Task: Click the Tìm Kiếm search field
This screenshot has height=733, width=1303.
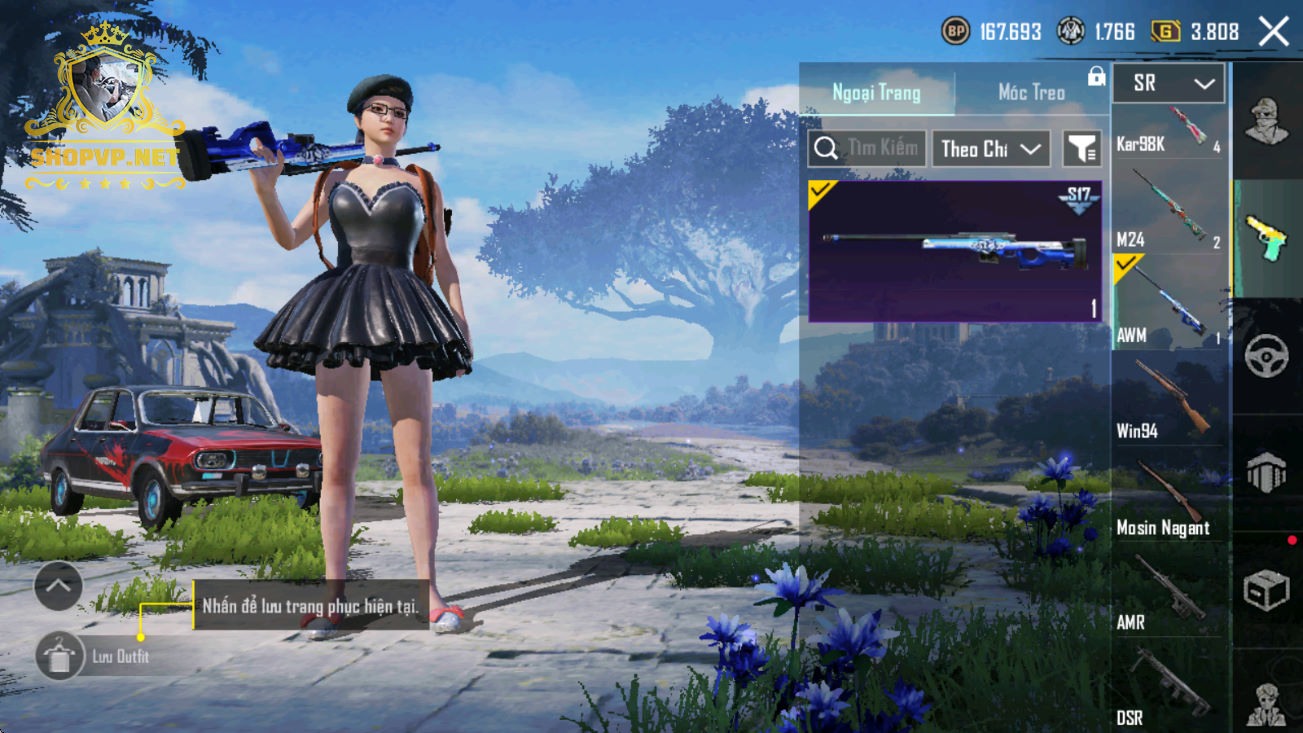Action: point(867,149)
